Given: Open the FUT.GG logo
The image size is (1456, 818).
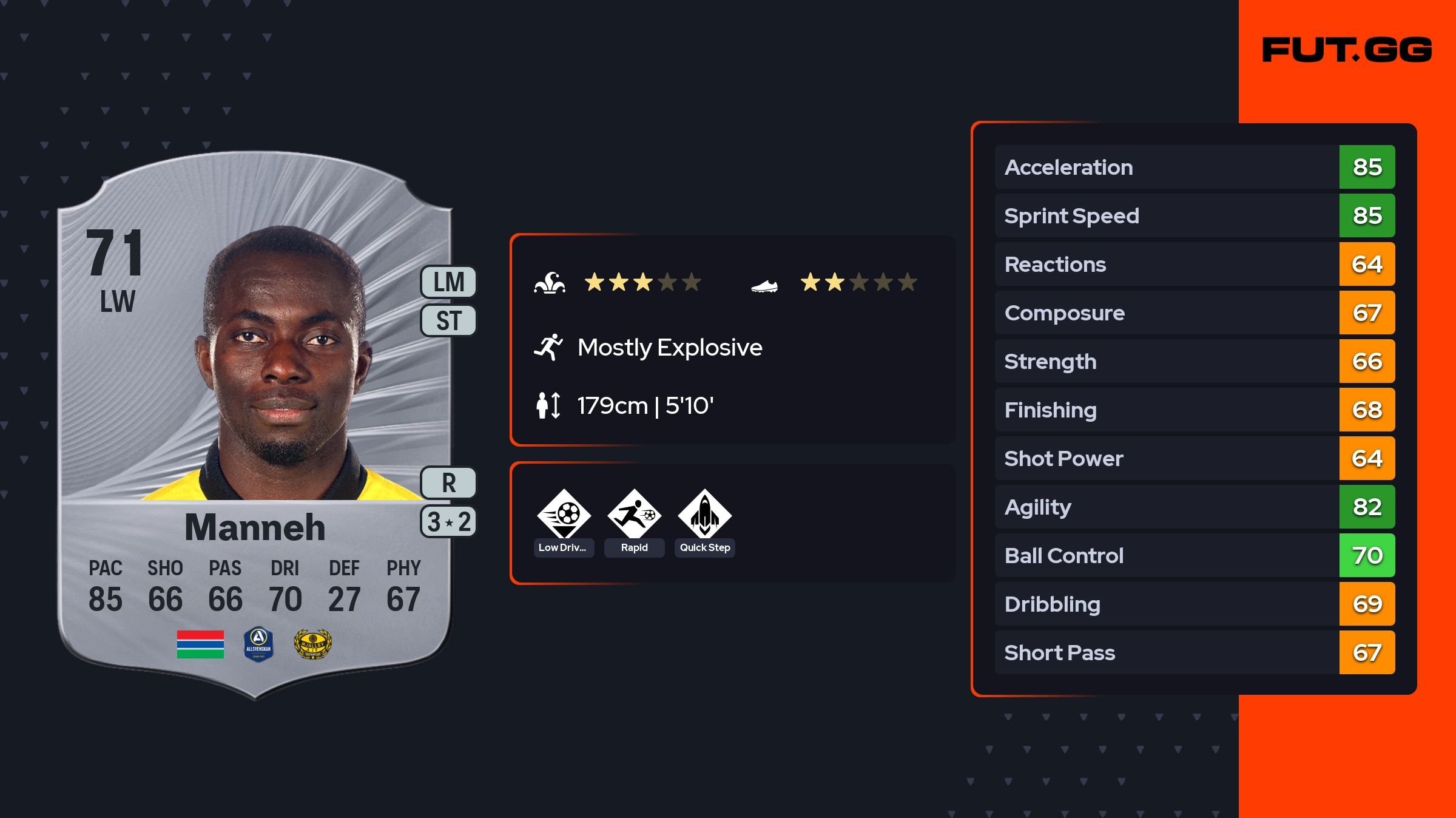Looking at the screenshot, I should pos(1347,50).
